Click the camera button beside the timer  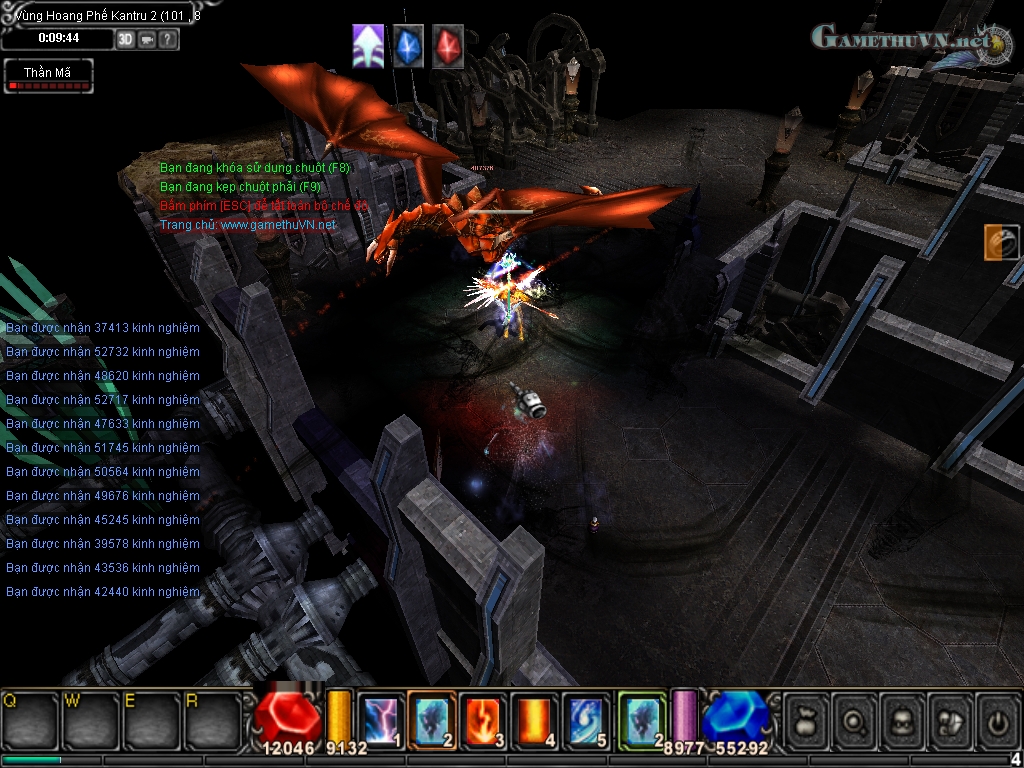147,39
